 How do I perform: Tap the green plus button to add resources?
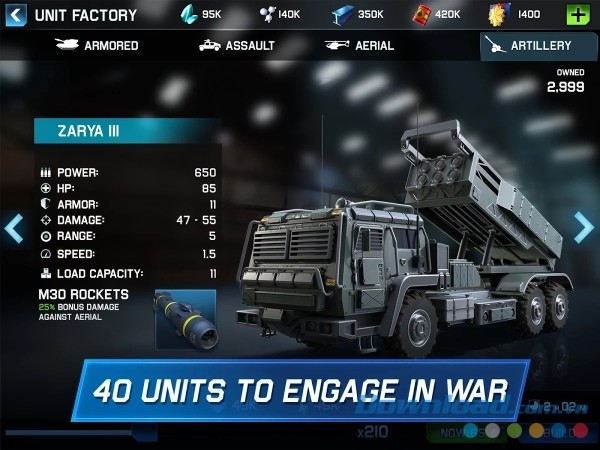(x=578, y=15)
